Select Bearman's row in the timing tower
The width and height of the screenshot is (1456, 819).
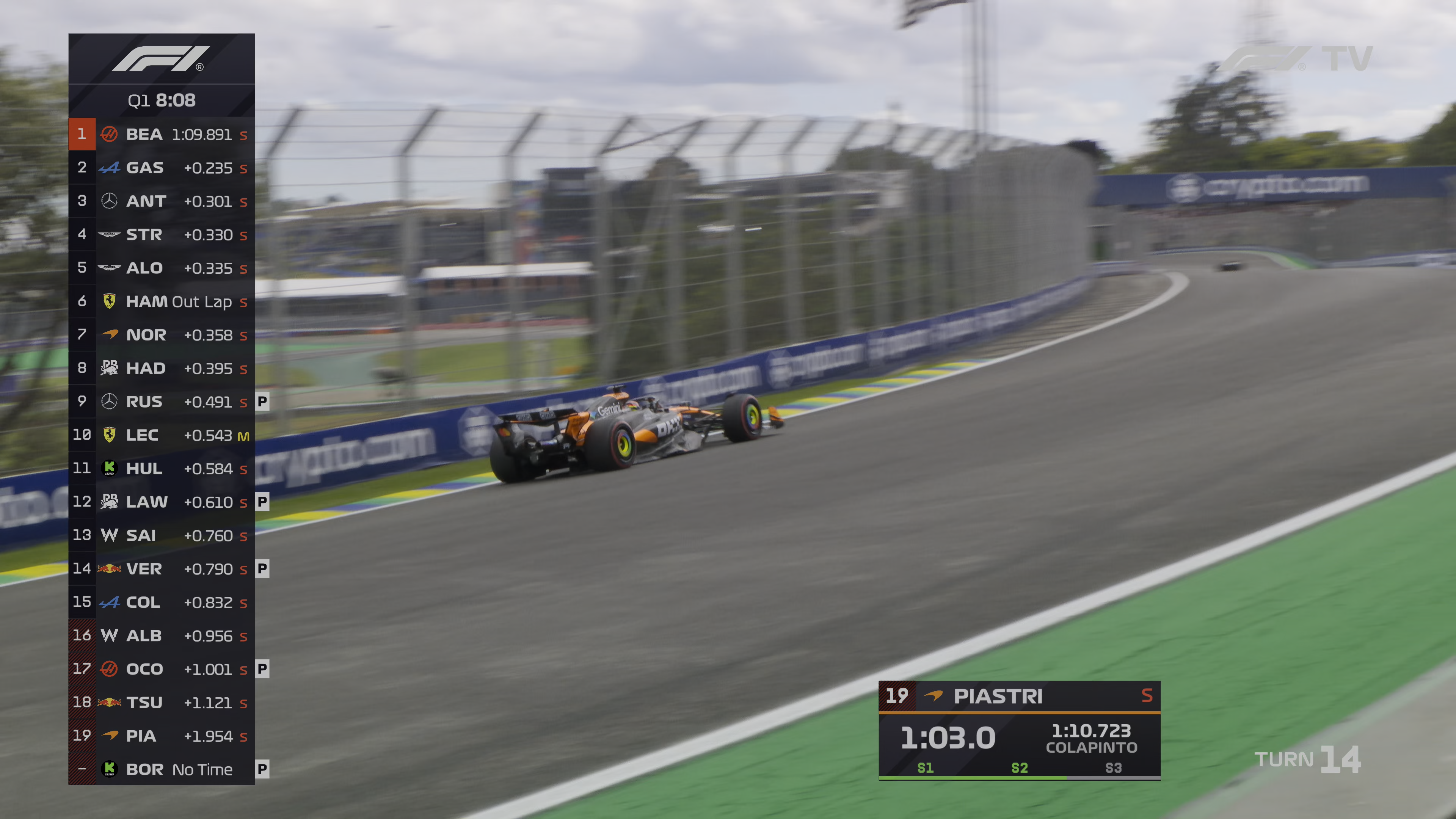(x=161, y=134)
